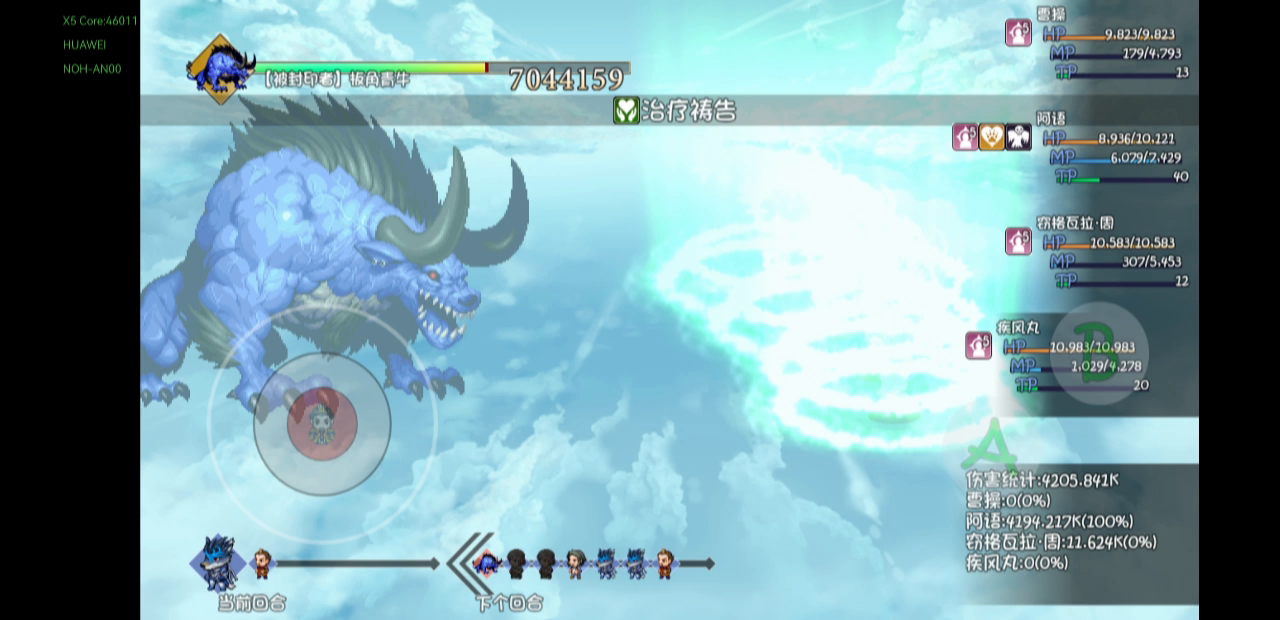Click grey-haired character in next turn order
This screenshot has width=1280, height=620.
tap(575, 564)
